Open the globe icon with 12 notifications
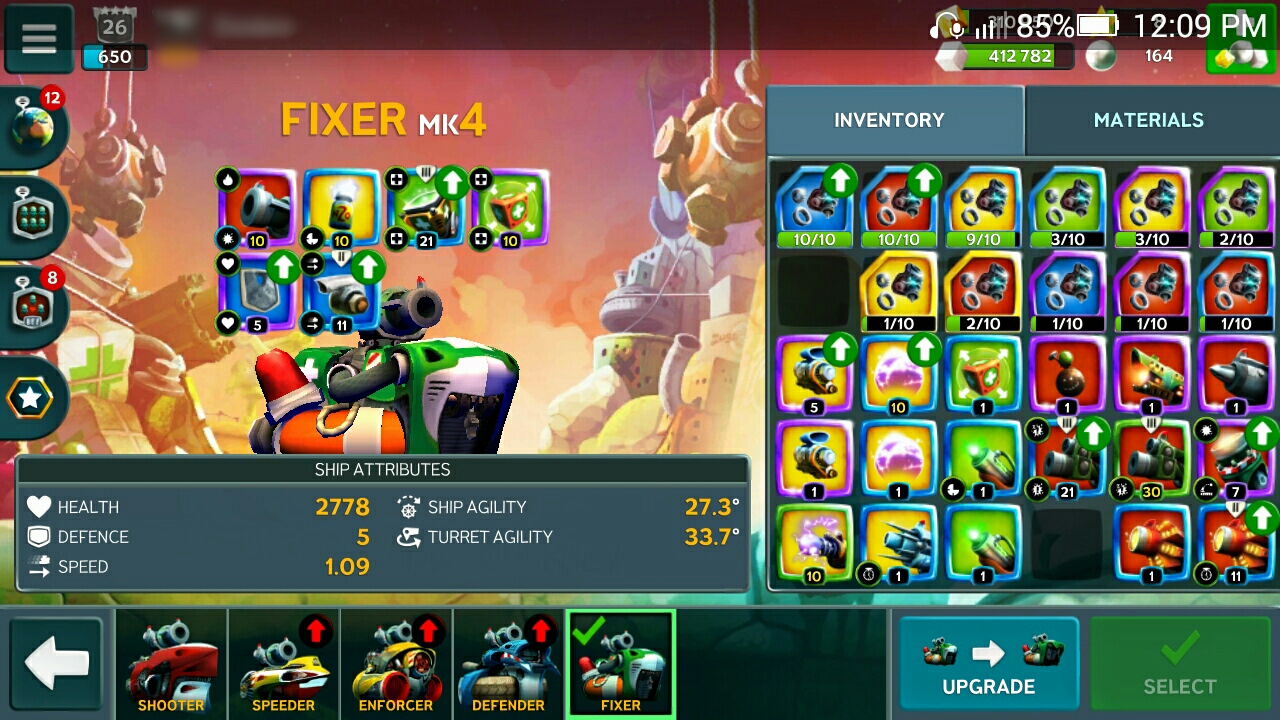Screen dimensions: 1280x720 (x=36, y=127)
